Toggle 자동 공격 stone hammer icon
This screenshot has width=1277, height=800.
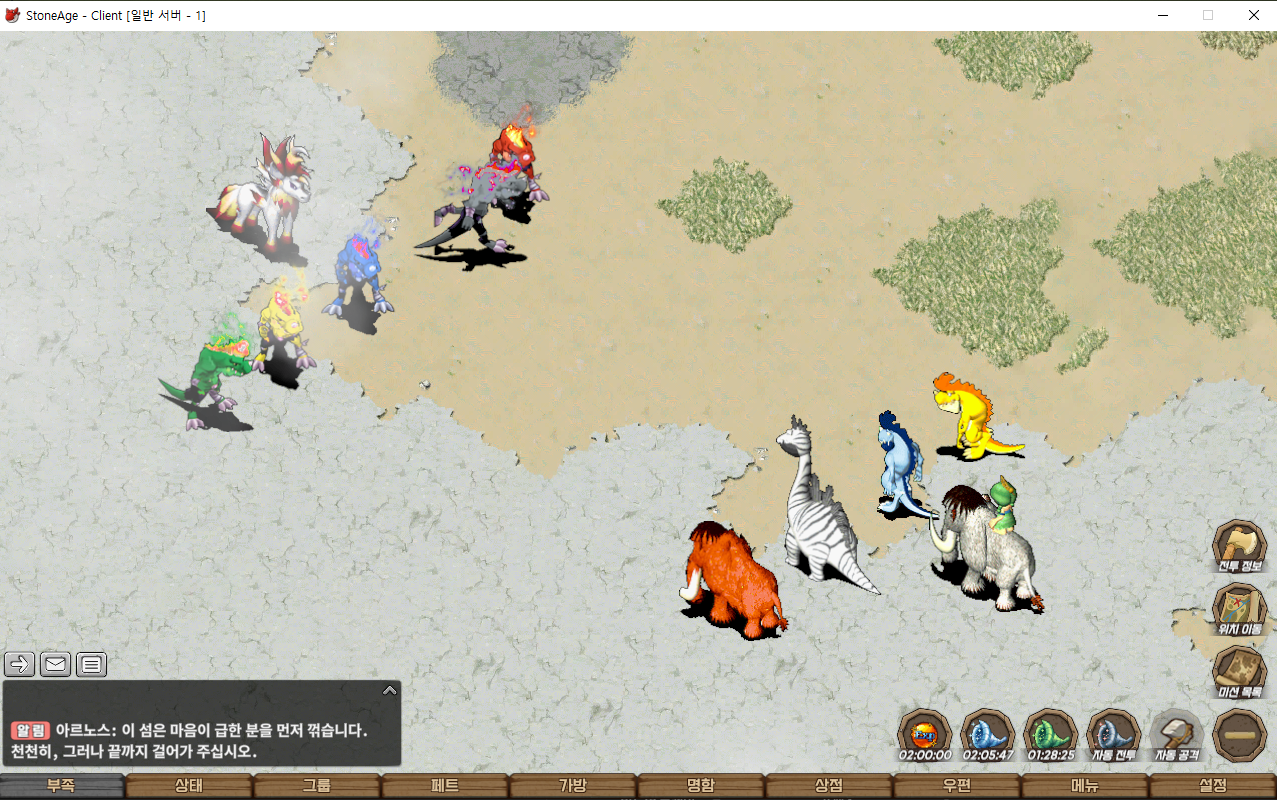pos(1176,735)
